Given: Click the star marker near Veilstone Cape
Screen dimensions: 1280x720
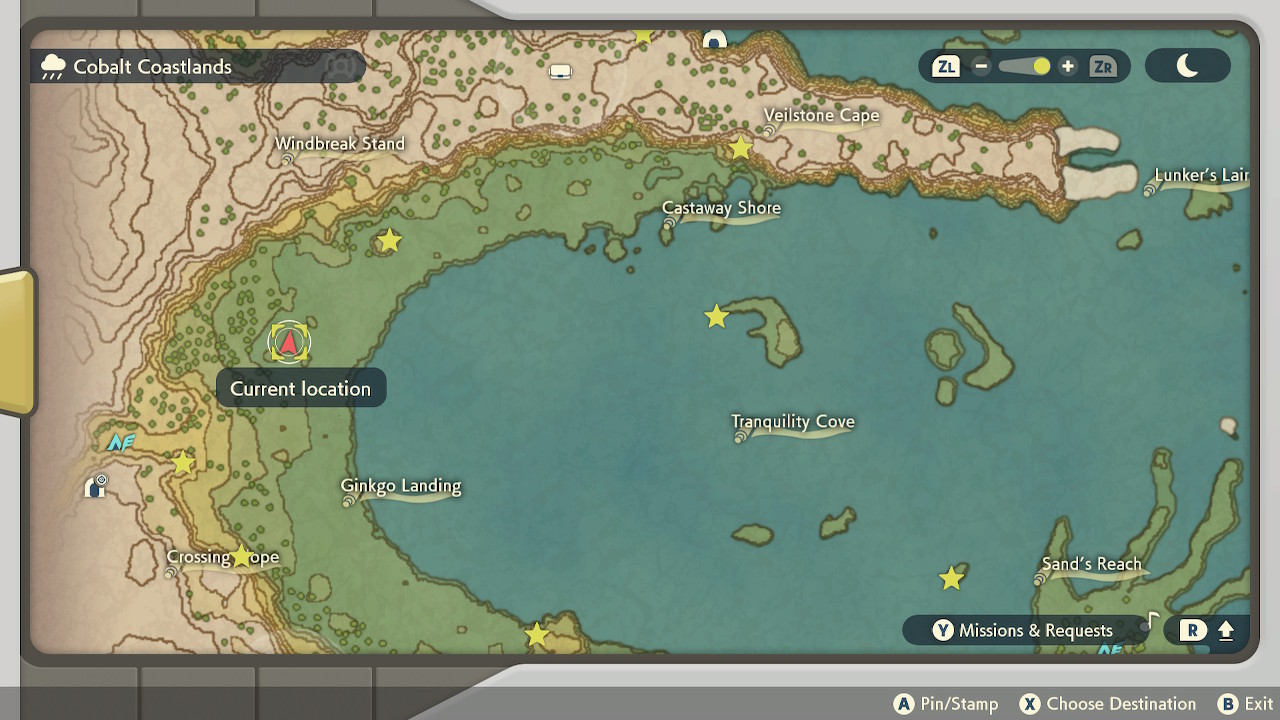Looking at the screenshot, I should point(740,148).
